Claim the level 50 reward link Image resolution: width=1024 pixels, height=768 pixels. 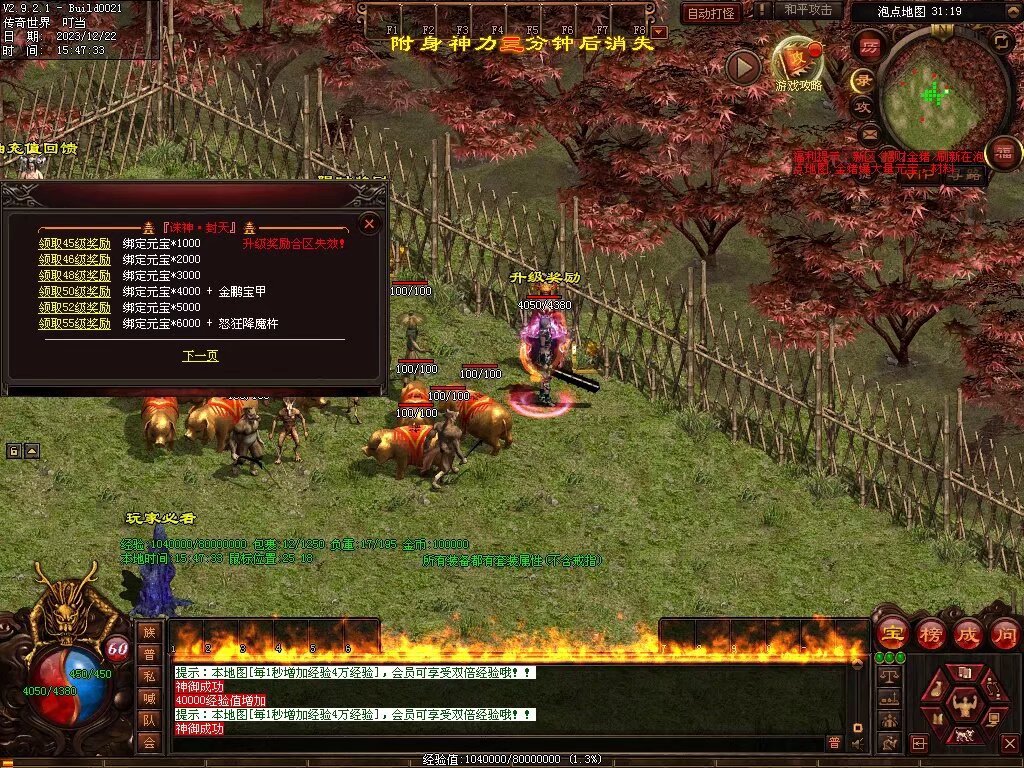pyautogui.click(x=75, y=291)
